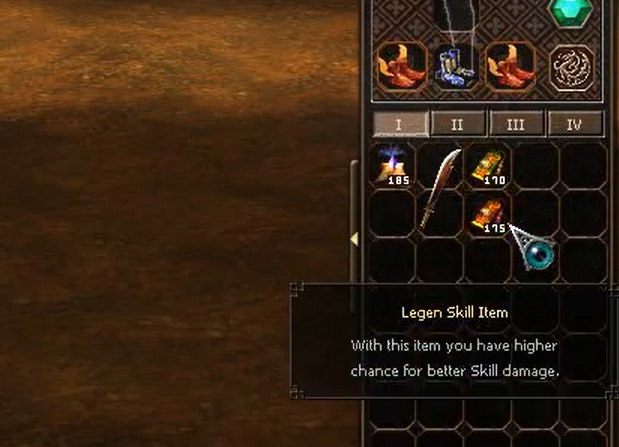The height and width of the screenshot is (447, 619).
Task: Select the item stack of 185
Action: pyautogui.click(x=394, y=165)
